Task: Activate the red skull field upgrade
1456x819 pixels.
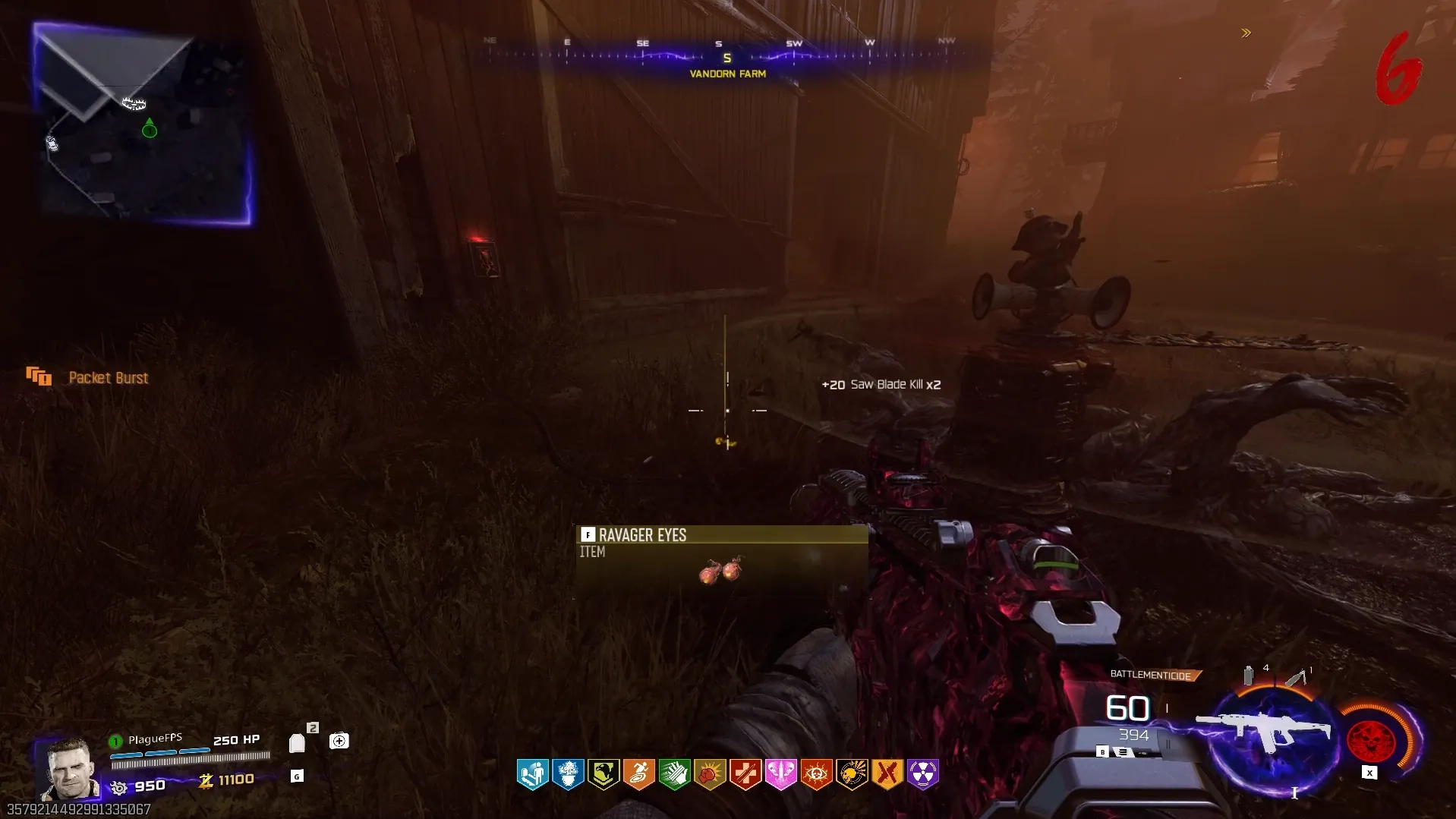Action: coord(1371,739)
